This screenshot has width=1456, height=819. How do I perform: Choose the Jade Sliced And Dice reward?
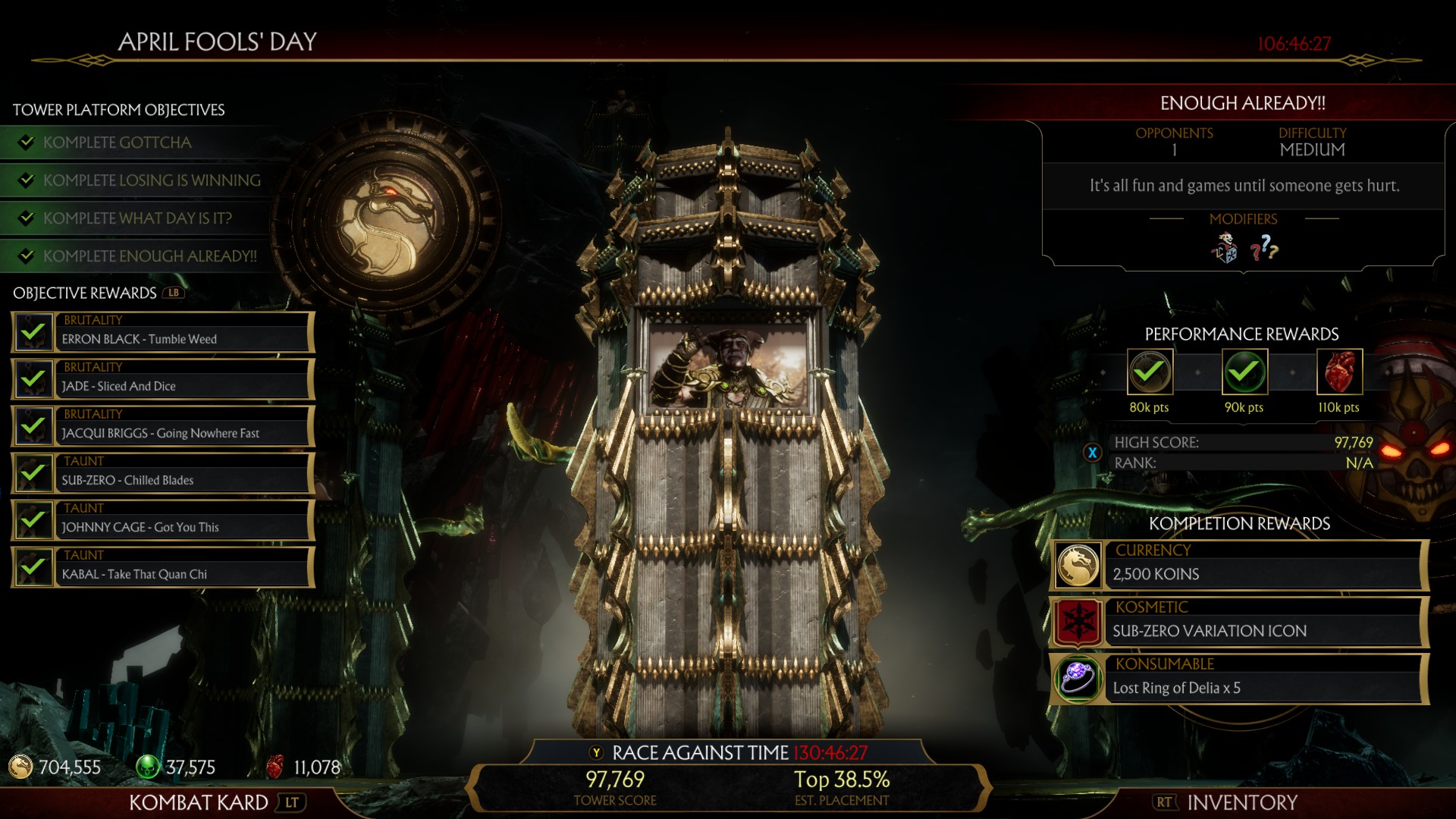point(163,379)
